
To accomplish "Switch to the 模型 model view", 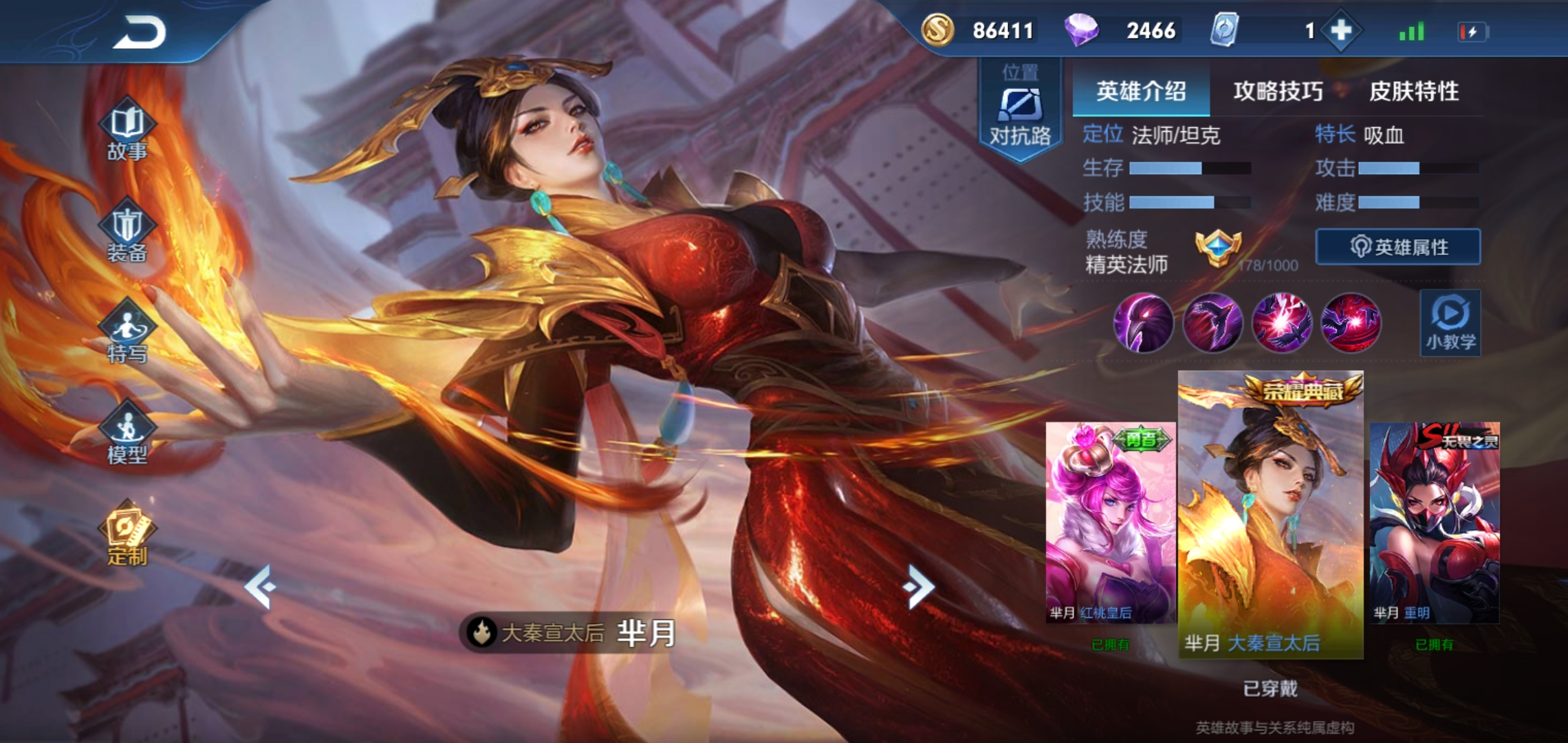I will [127, 435].
